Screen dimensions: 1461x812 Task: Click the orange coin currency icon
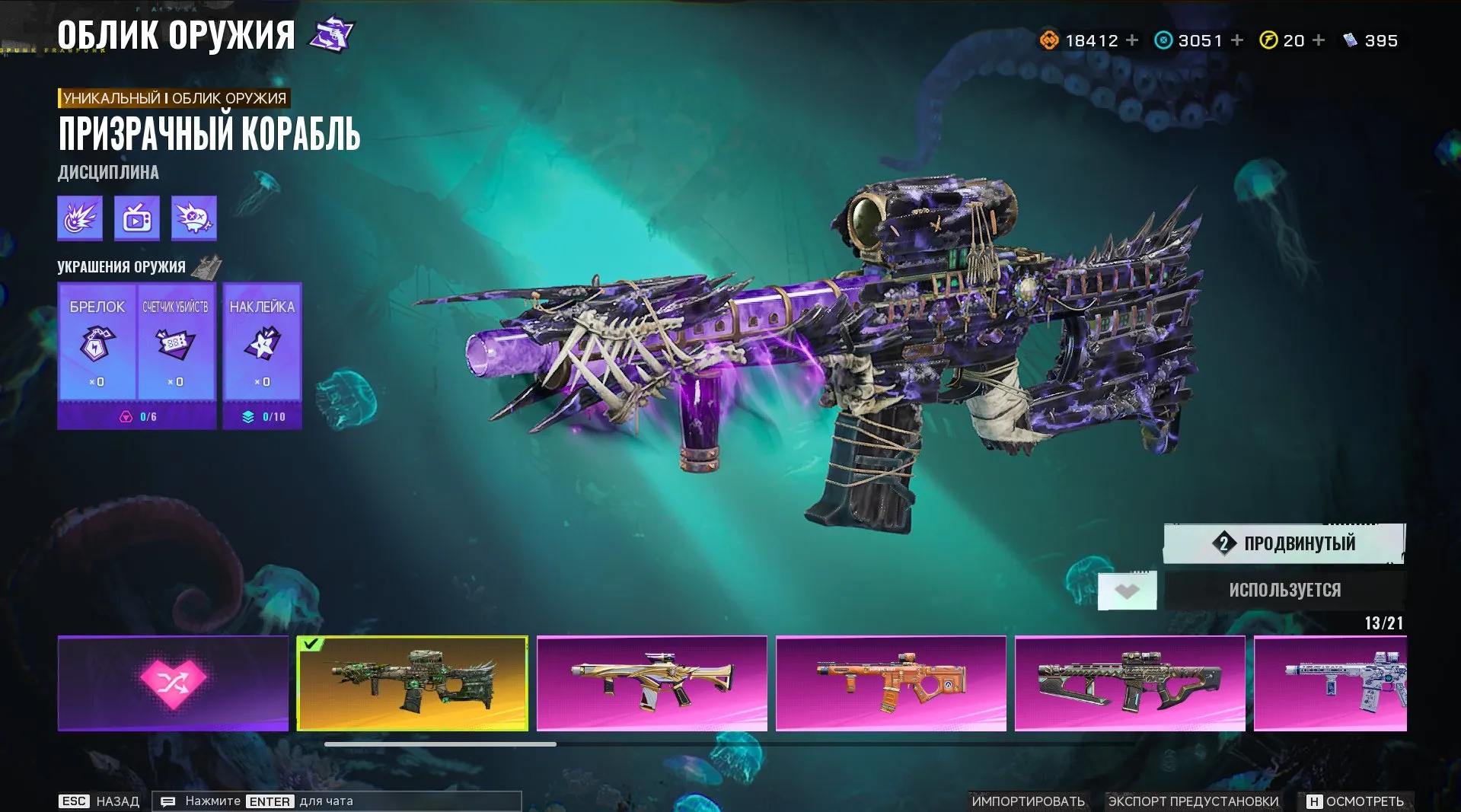[x=1048, y=40]
